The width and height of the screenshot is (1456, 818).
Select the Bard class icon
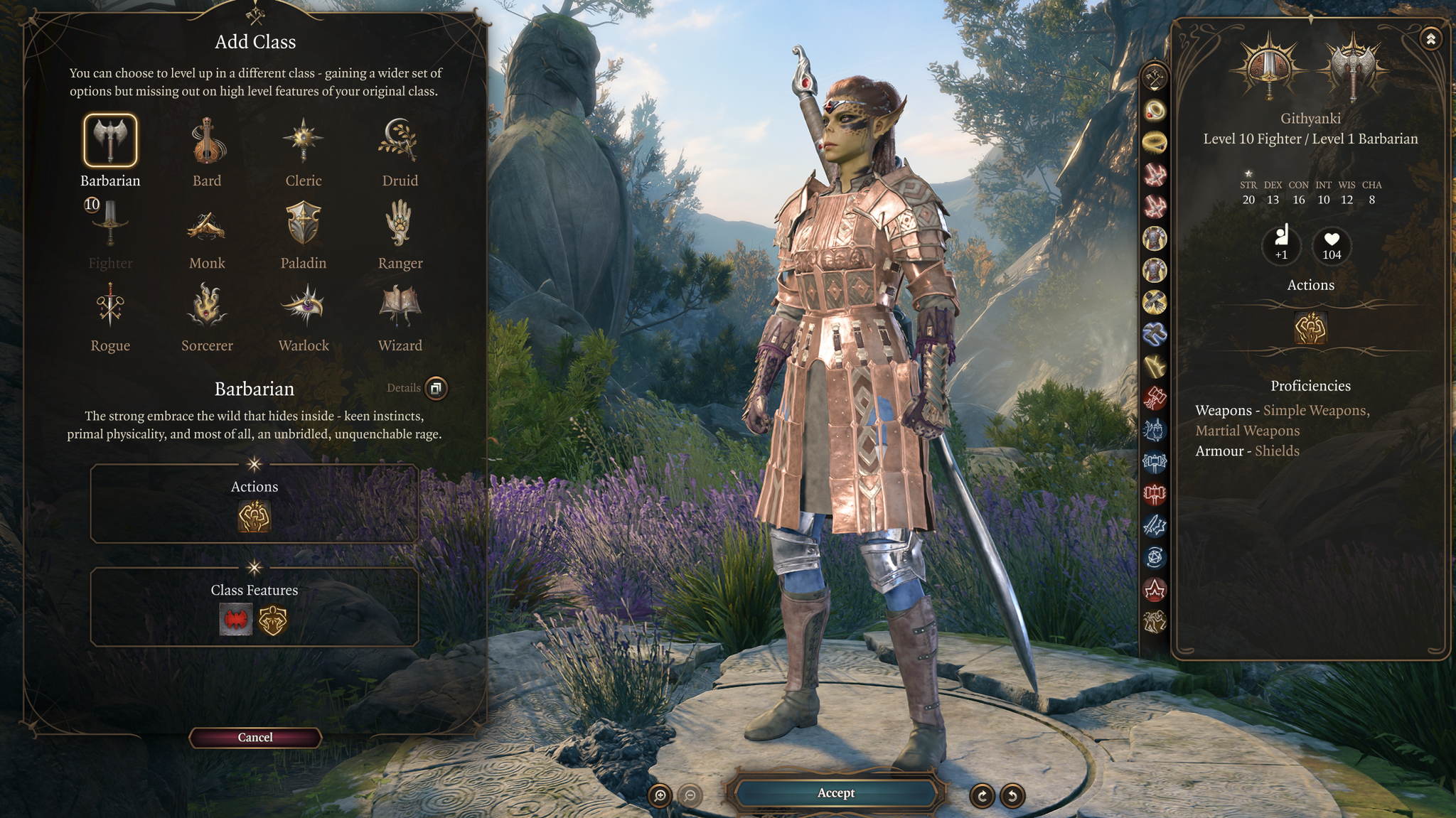(x=207, y=142)
